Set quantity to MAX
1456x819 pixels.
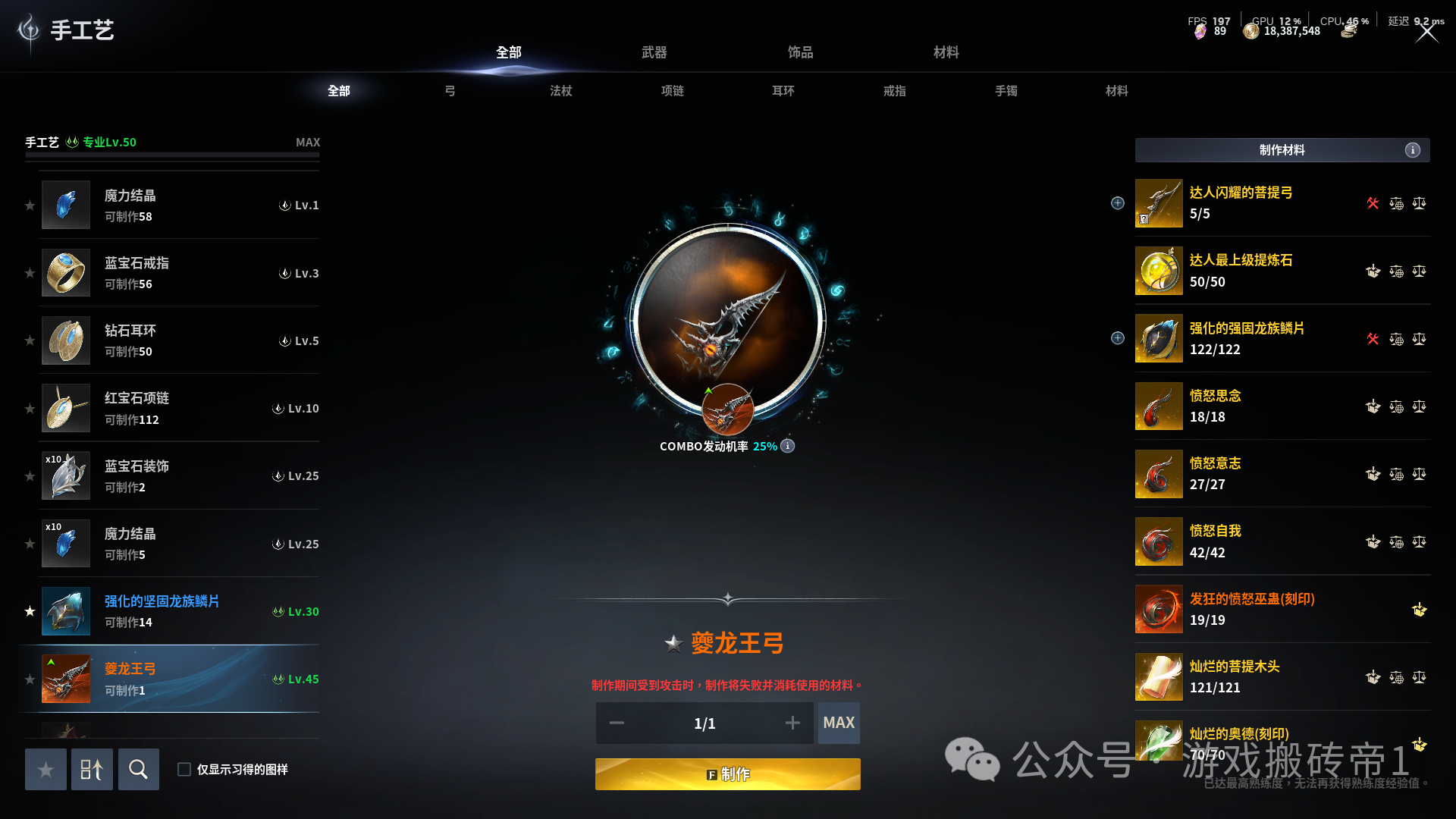click(x=838, y=723)
